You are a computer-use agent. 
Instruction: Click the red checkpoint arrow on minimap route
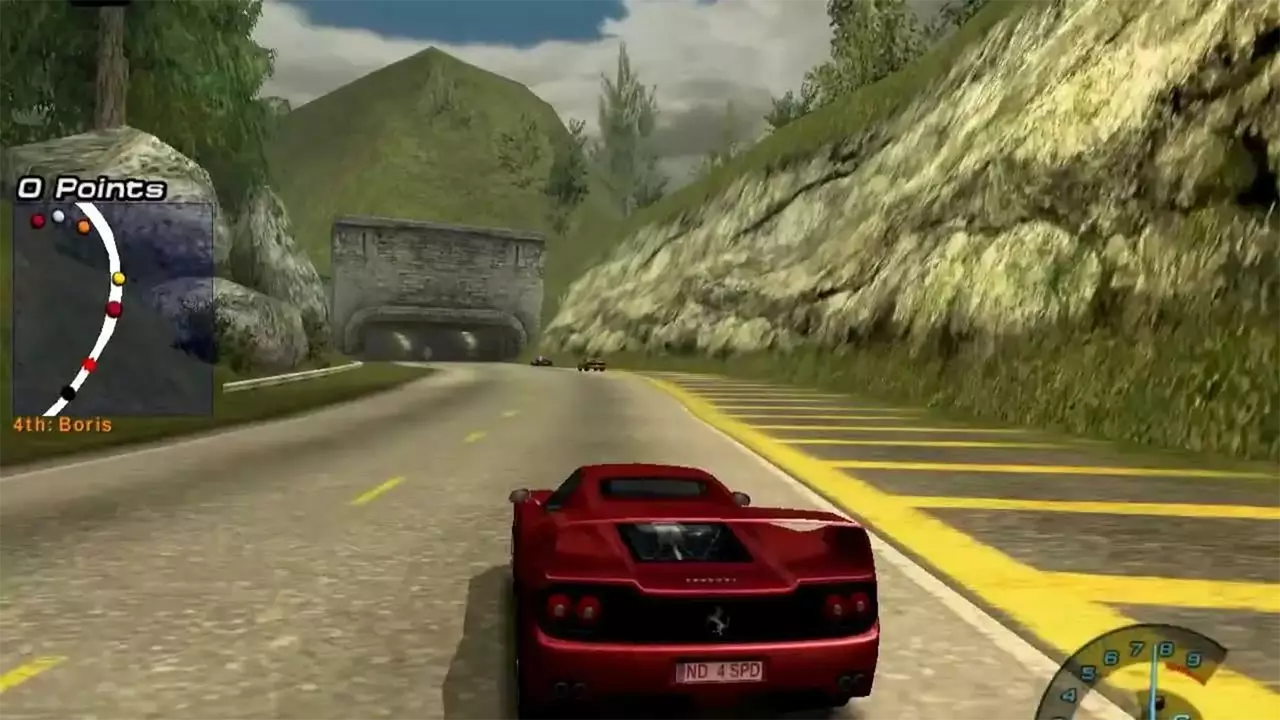pyautogui.click(x=88, y=365)
